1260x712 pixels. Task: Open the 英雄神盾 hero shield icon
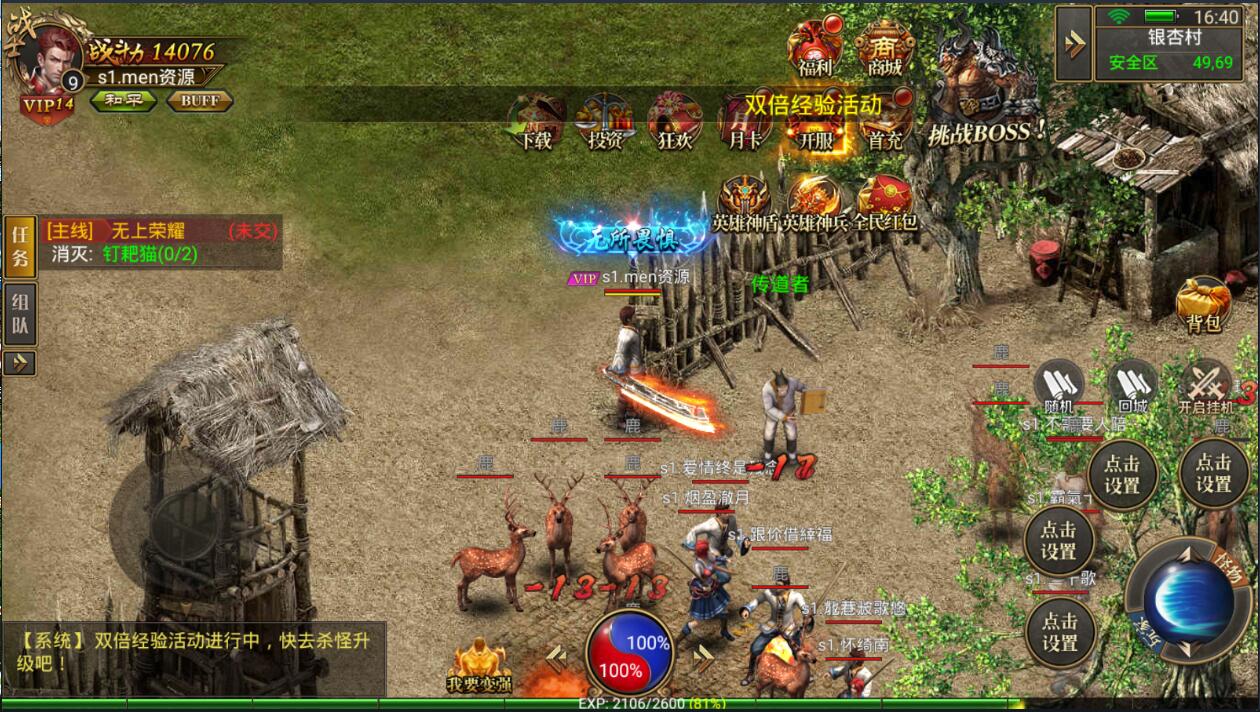(x=746, y=203)
